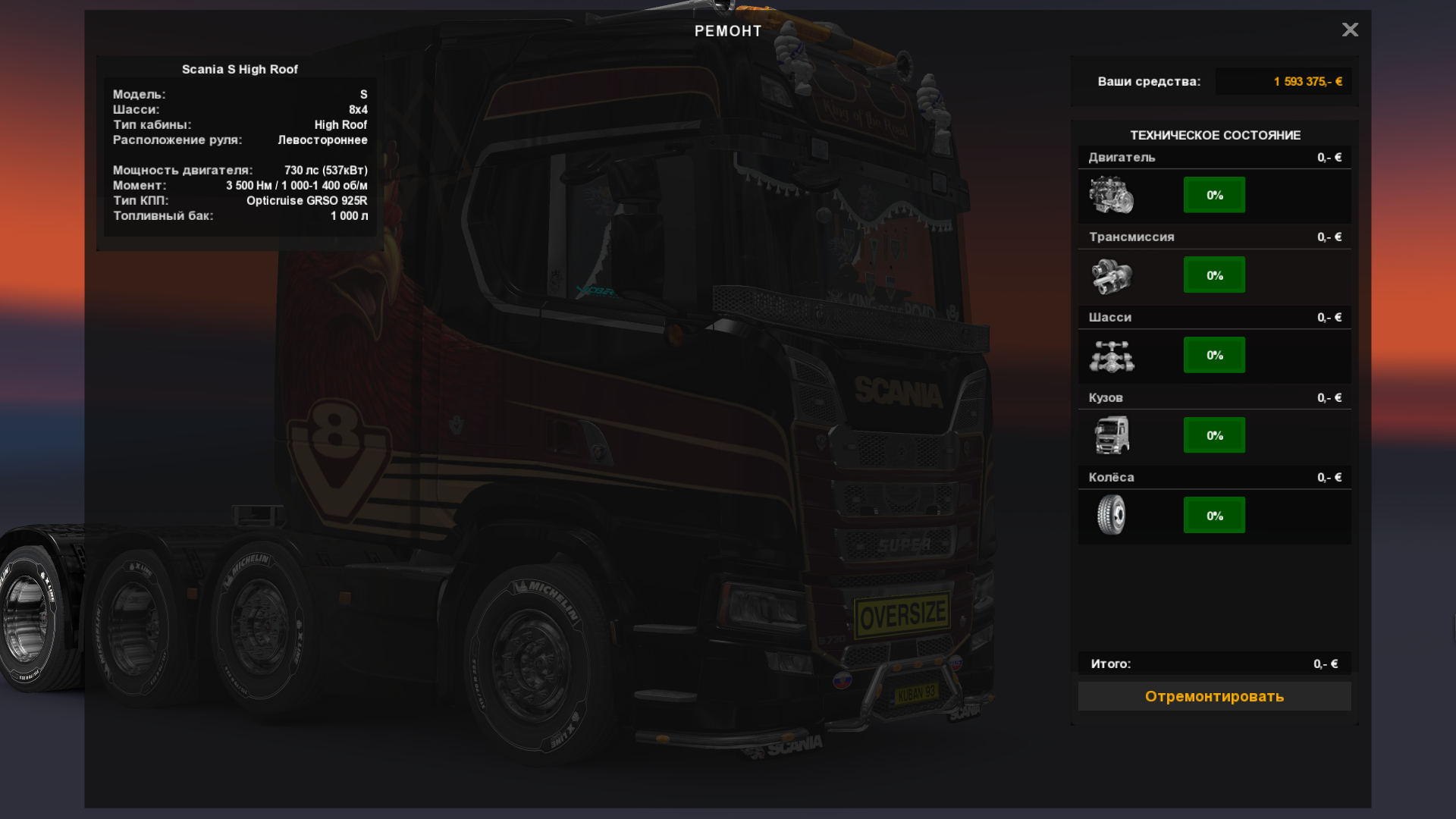Select the chassis frame icon

[x=1112, y=356]
